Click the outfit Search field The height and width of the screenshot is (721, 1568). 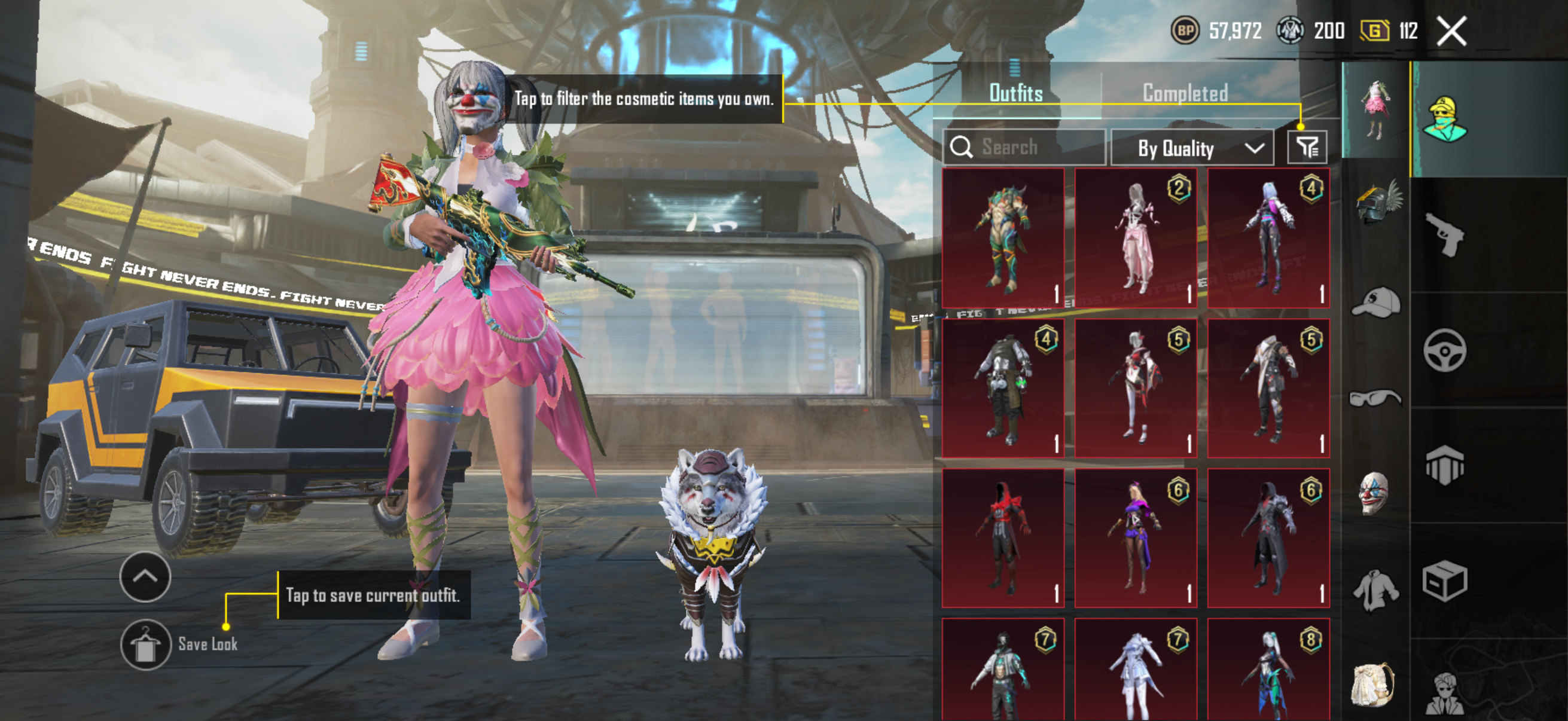pos(1024,147)
